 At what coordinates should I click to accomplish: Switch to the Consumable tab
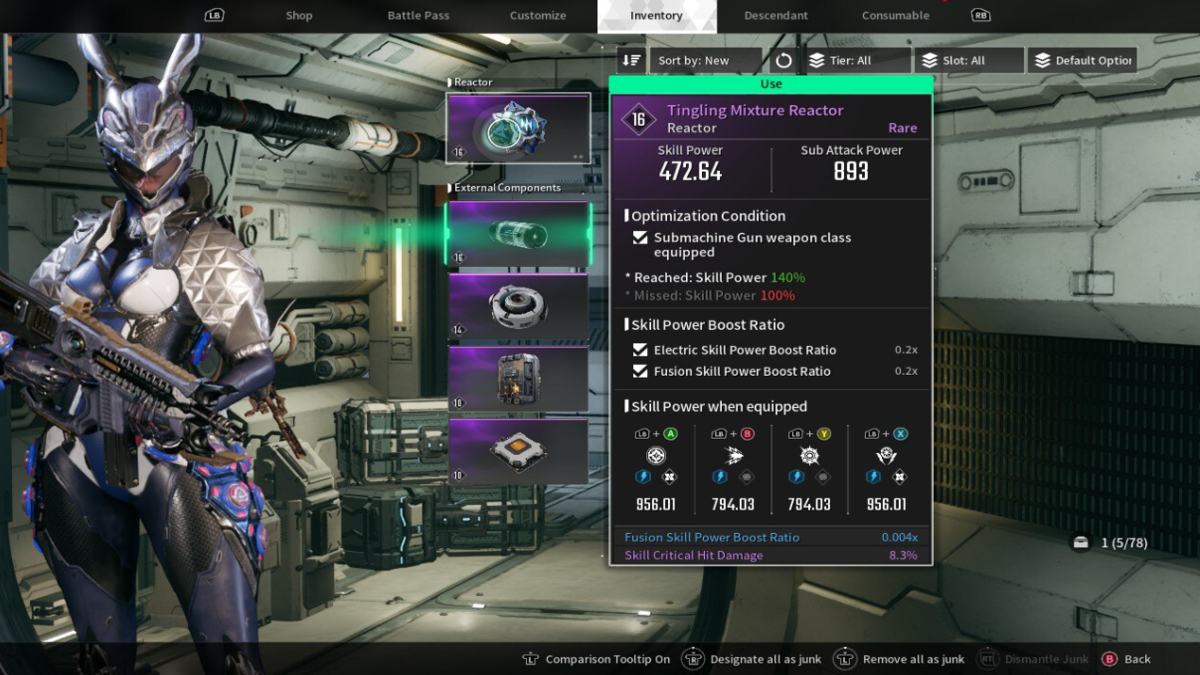pyautogui.click(x=895, y=16)
